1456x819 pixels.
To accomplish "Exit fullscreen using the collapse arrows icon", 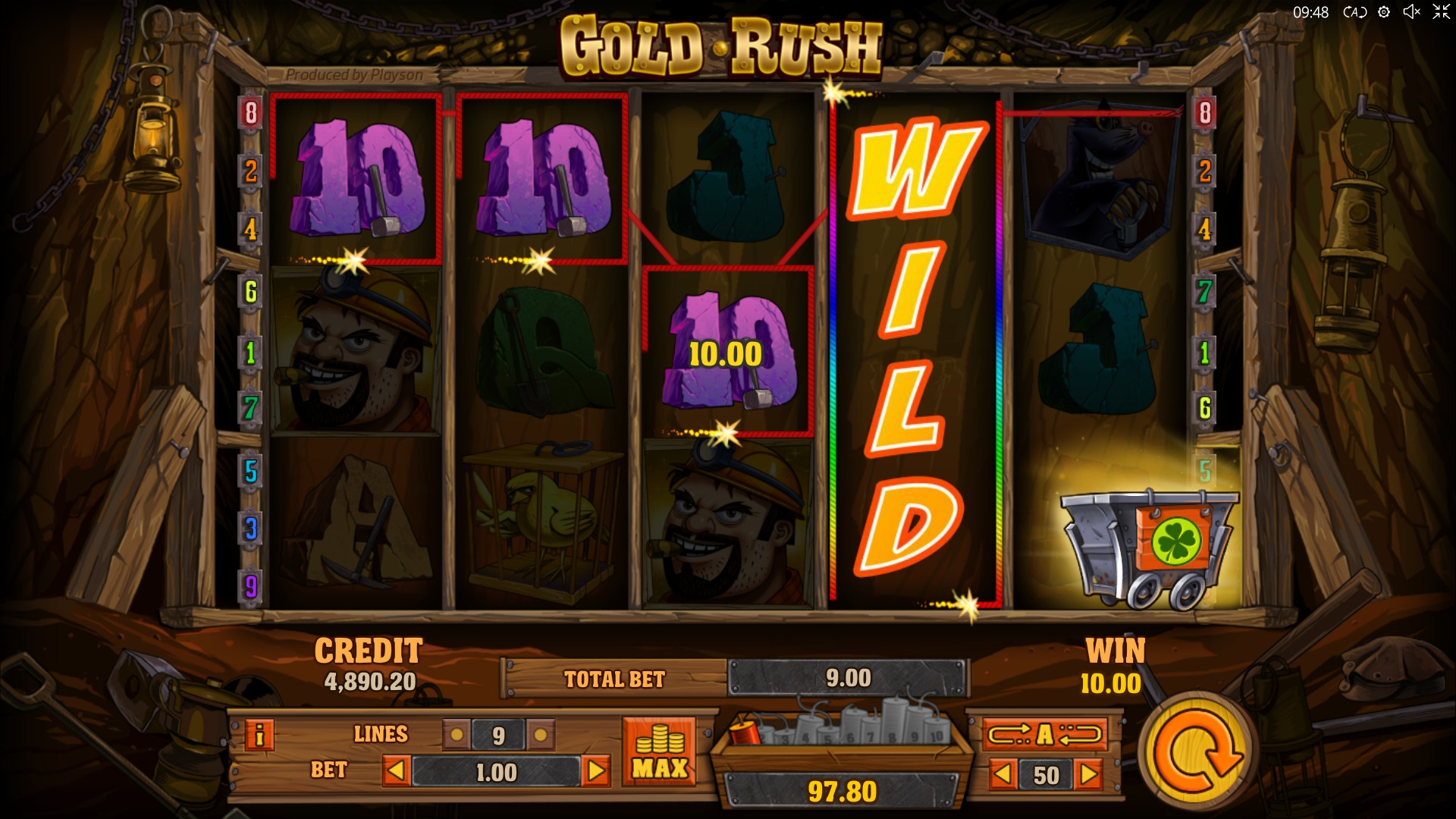I will click(1440, 12).
